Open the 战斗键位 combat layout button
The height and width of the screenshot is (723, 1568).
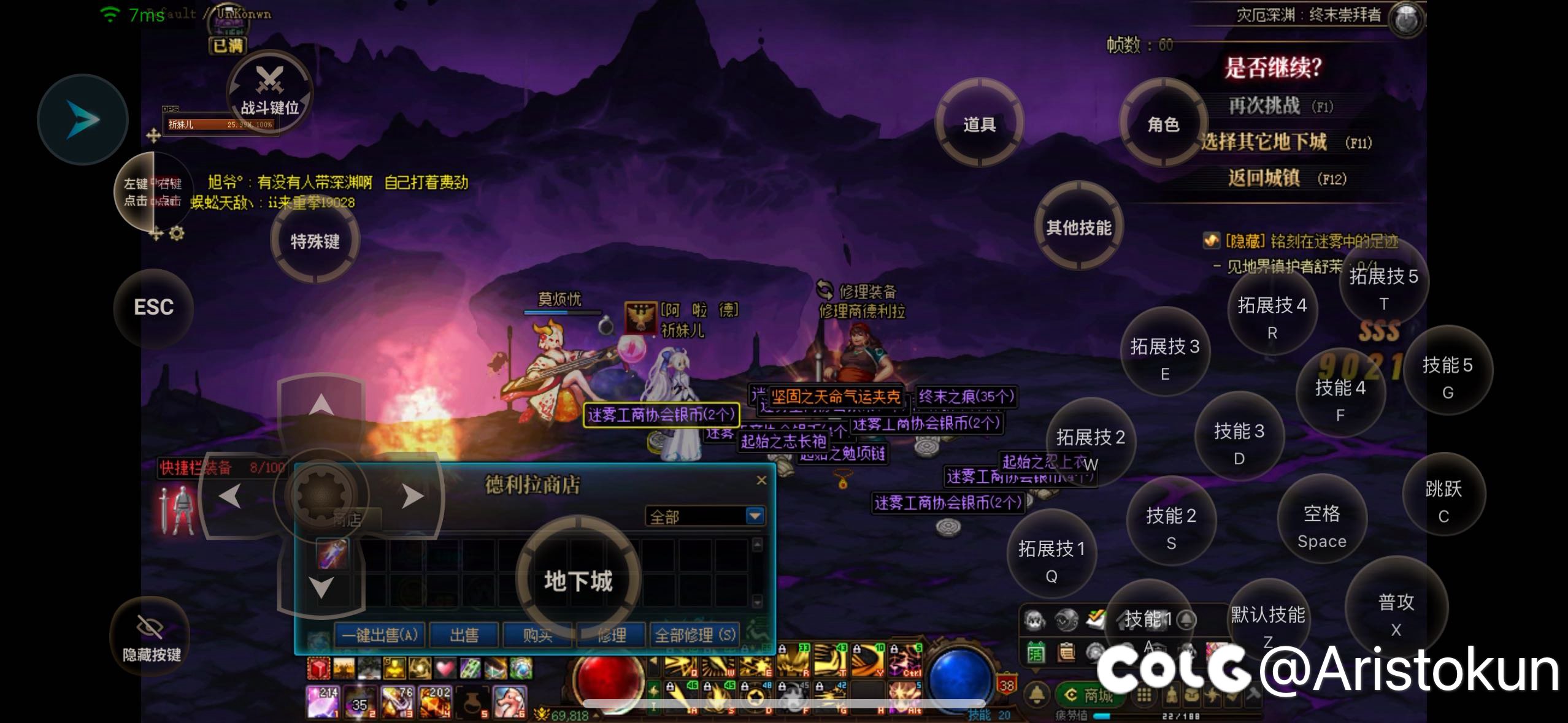click(x=270, y=93)
